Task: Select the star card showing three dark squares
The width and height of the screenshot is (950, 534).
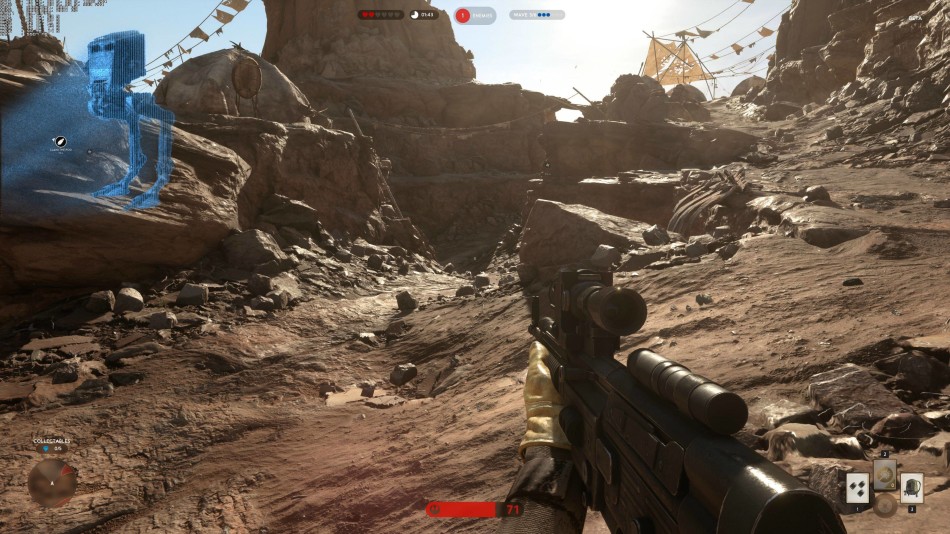Action: [857, 488]
